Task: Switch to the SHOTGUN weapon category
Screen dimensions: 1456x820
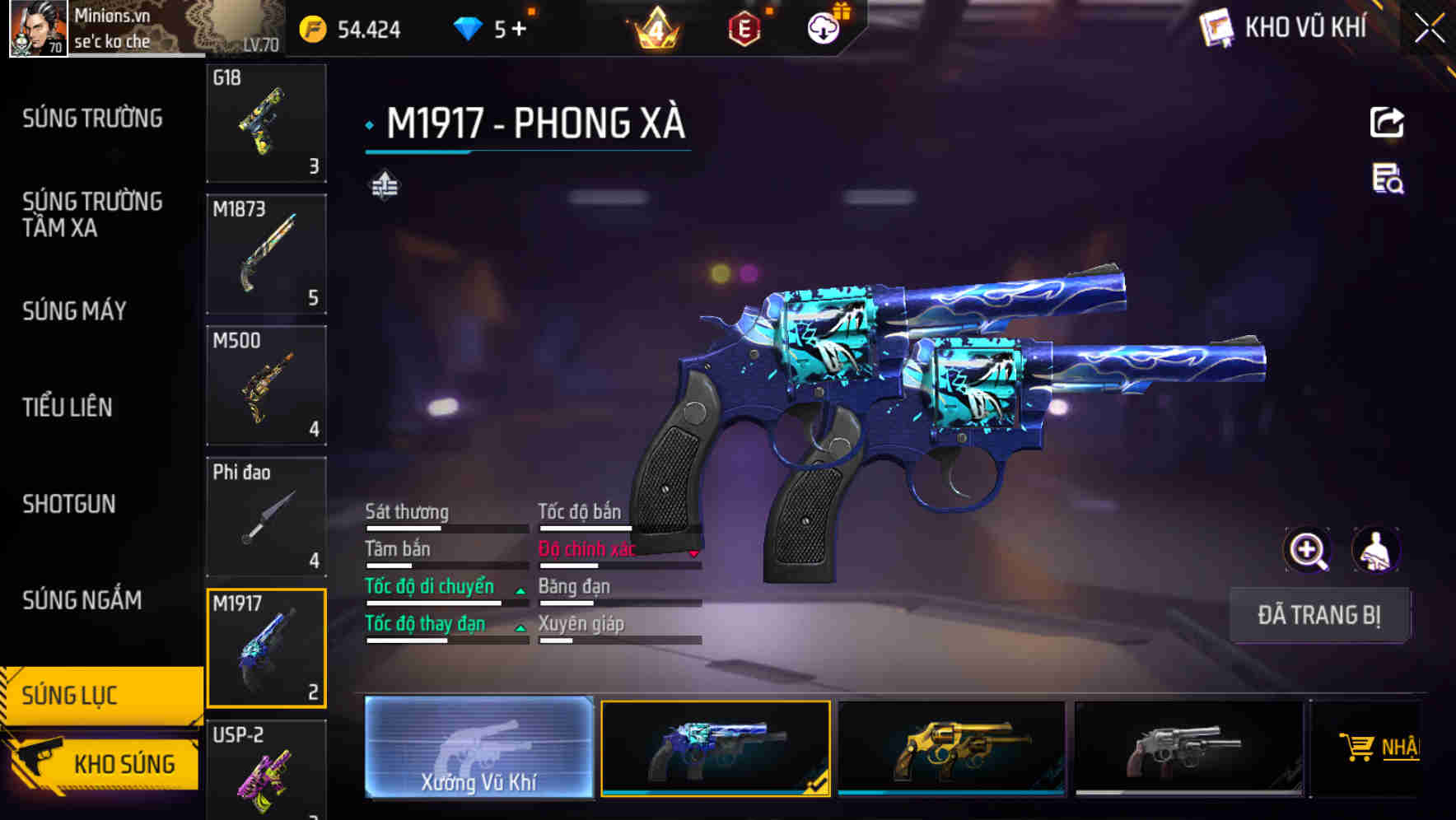Action: click(x=70, y=504)
